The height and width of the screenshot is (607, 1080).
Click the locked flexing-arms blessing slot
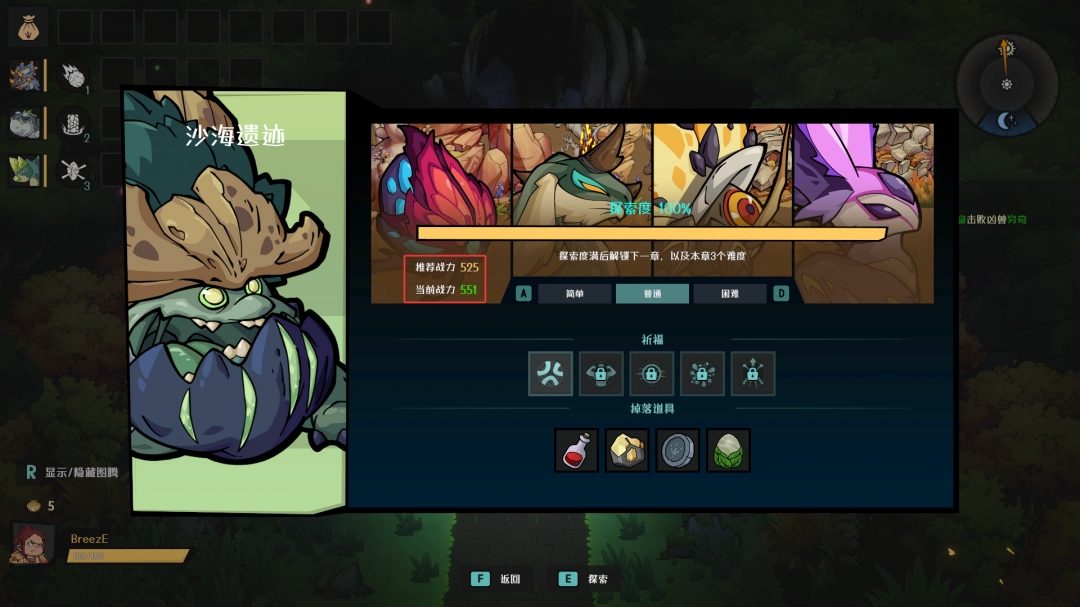click(601, 373)
